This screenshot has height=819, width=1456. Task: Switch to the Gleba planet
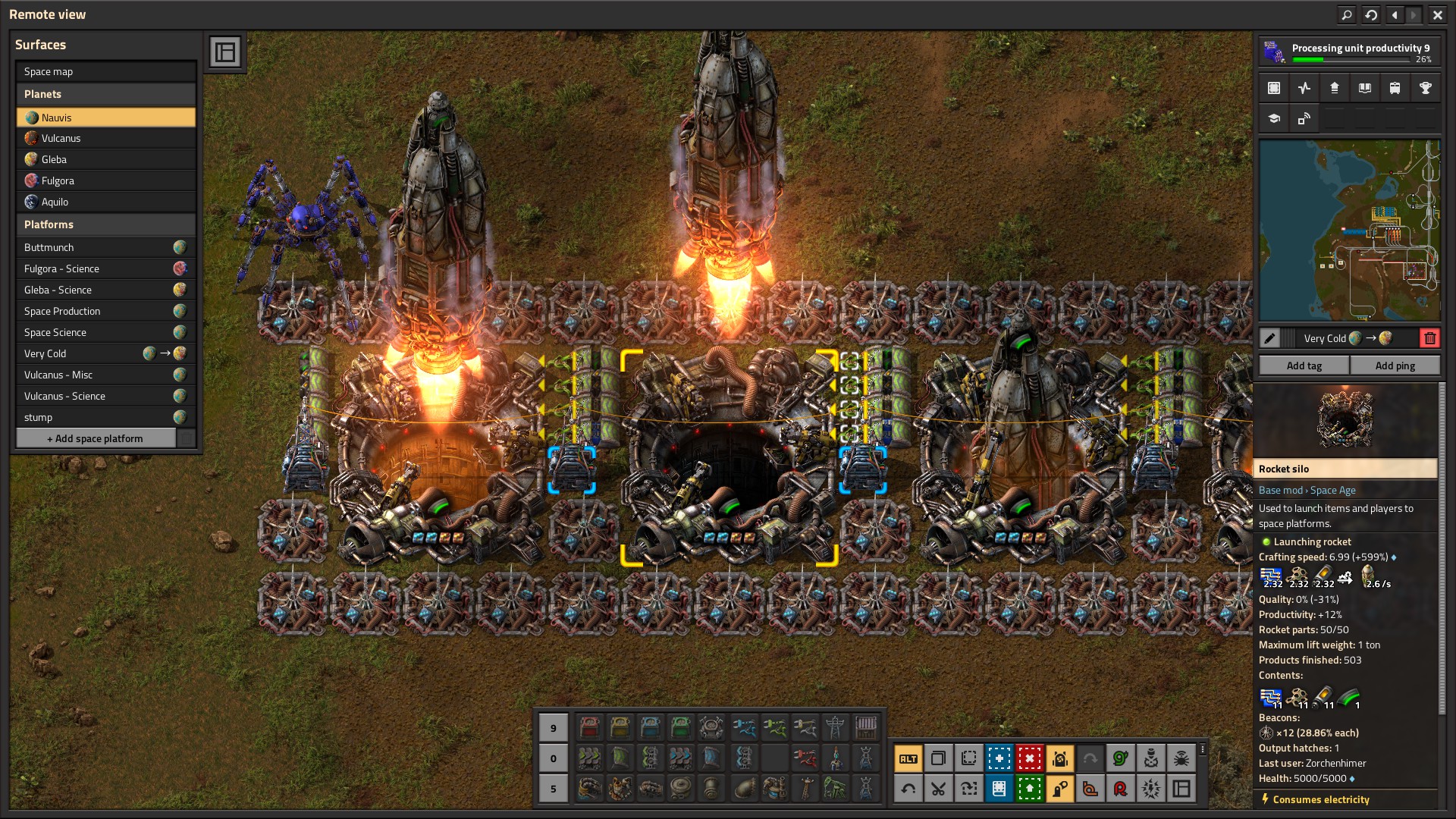pyautogui.click(x=105, y=159)
